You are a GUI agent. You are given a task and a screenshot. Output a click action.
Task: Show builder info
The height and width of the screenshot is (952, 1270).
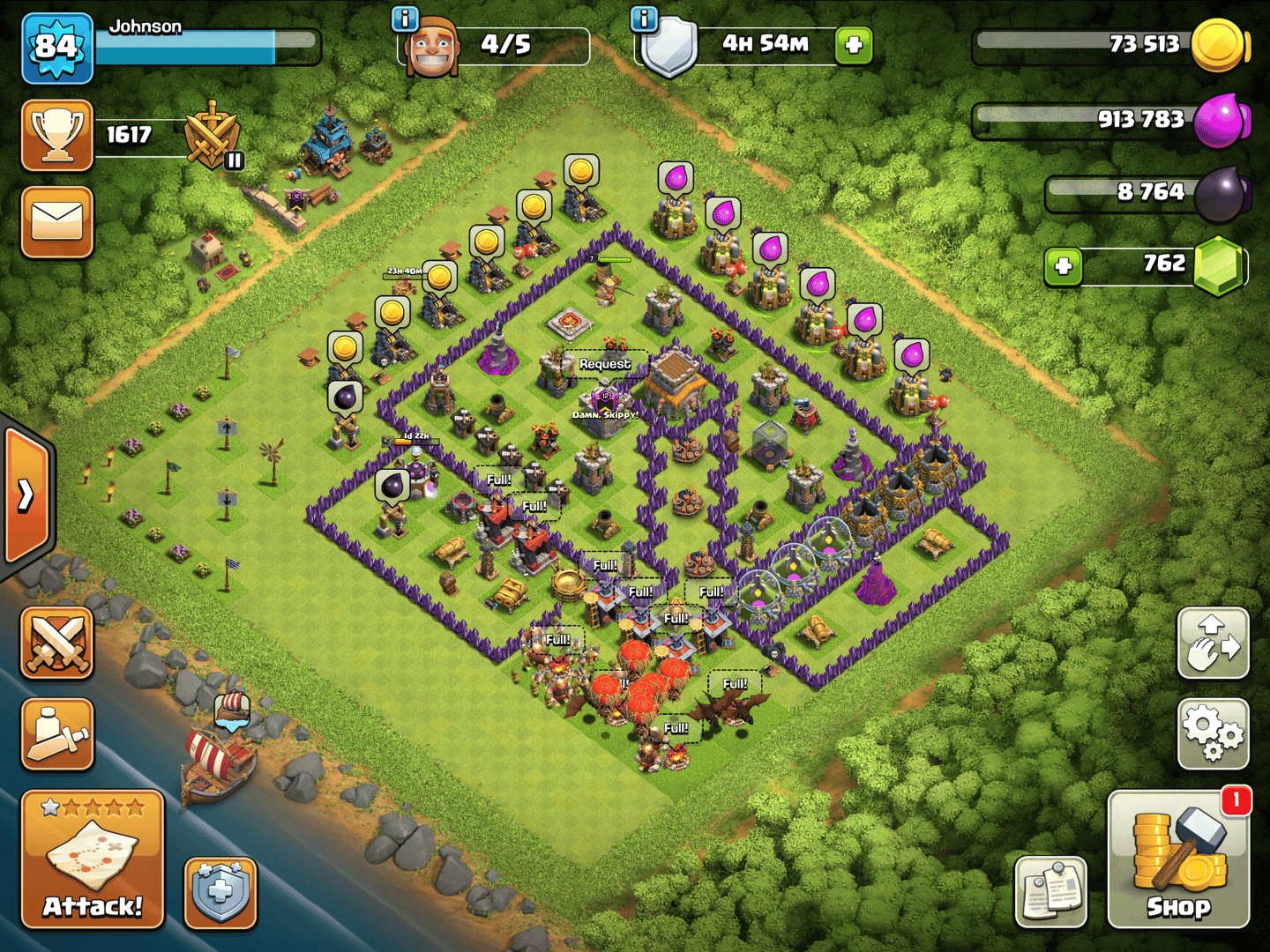tap(405, 18)
